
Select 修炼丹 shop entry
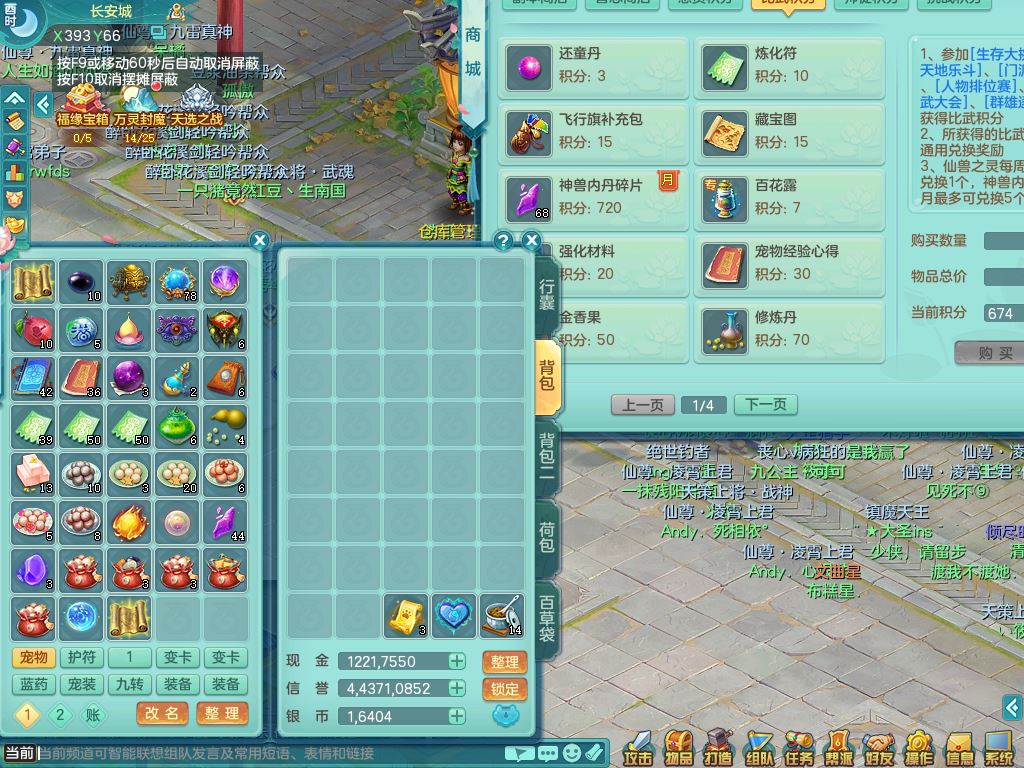click(x=788, y=329)
